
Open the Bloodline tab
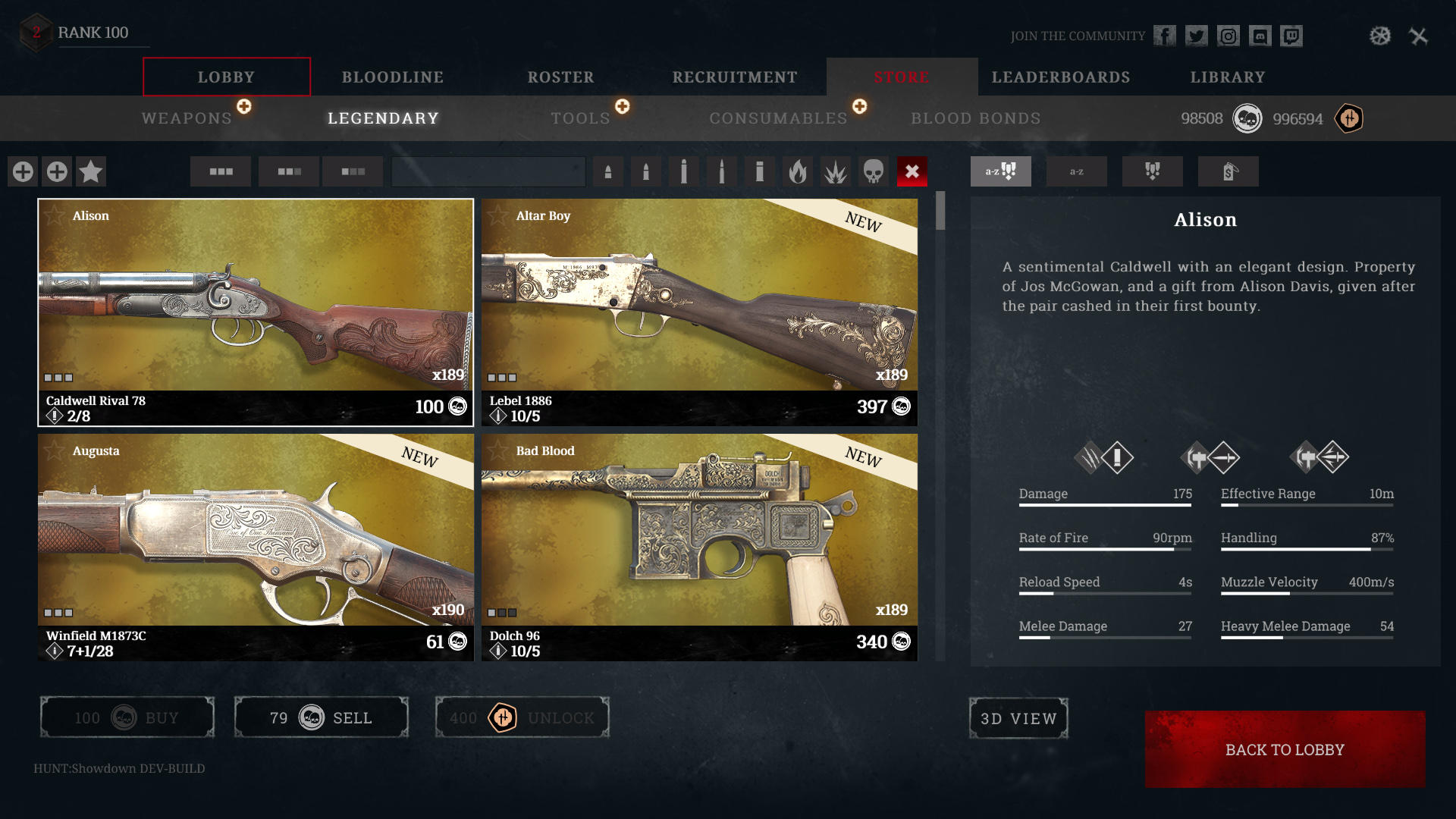[392, 77]
